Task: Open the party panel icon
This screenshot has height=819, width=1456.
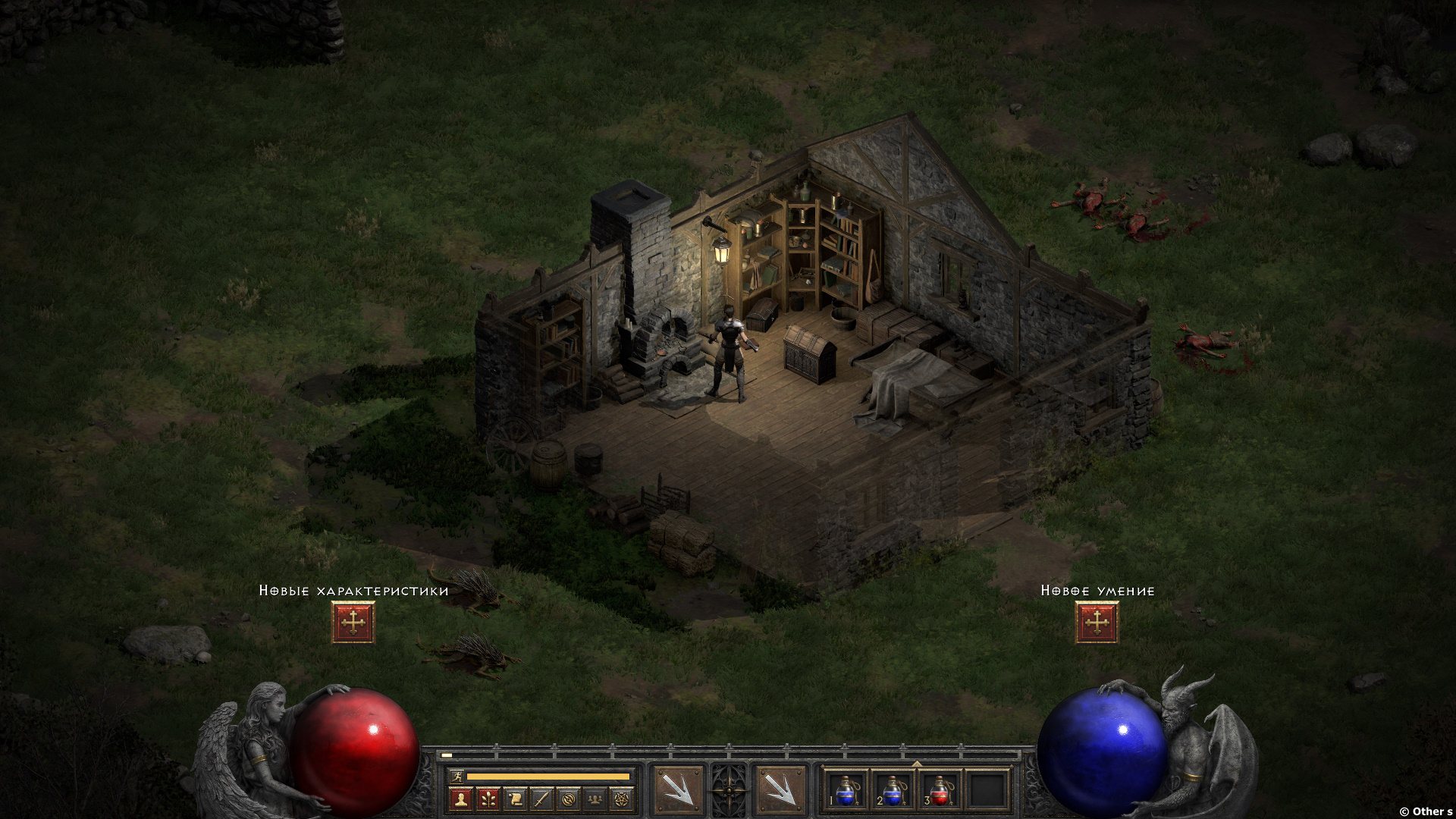Action: click(595, 799)
